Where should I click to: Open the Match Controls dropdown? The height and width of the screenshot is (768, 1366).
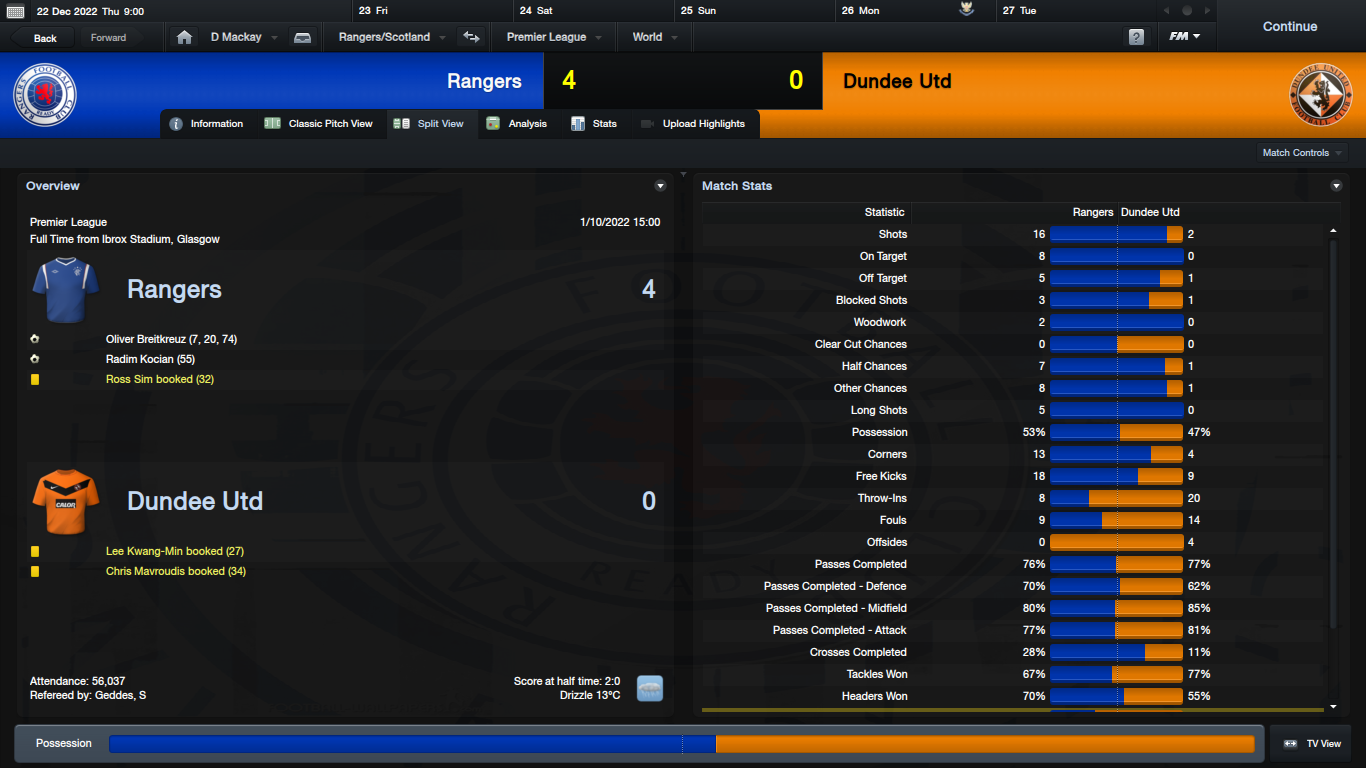coord(1302,153)
